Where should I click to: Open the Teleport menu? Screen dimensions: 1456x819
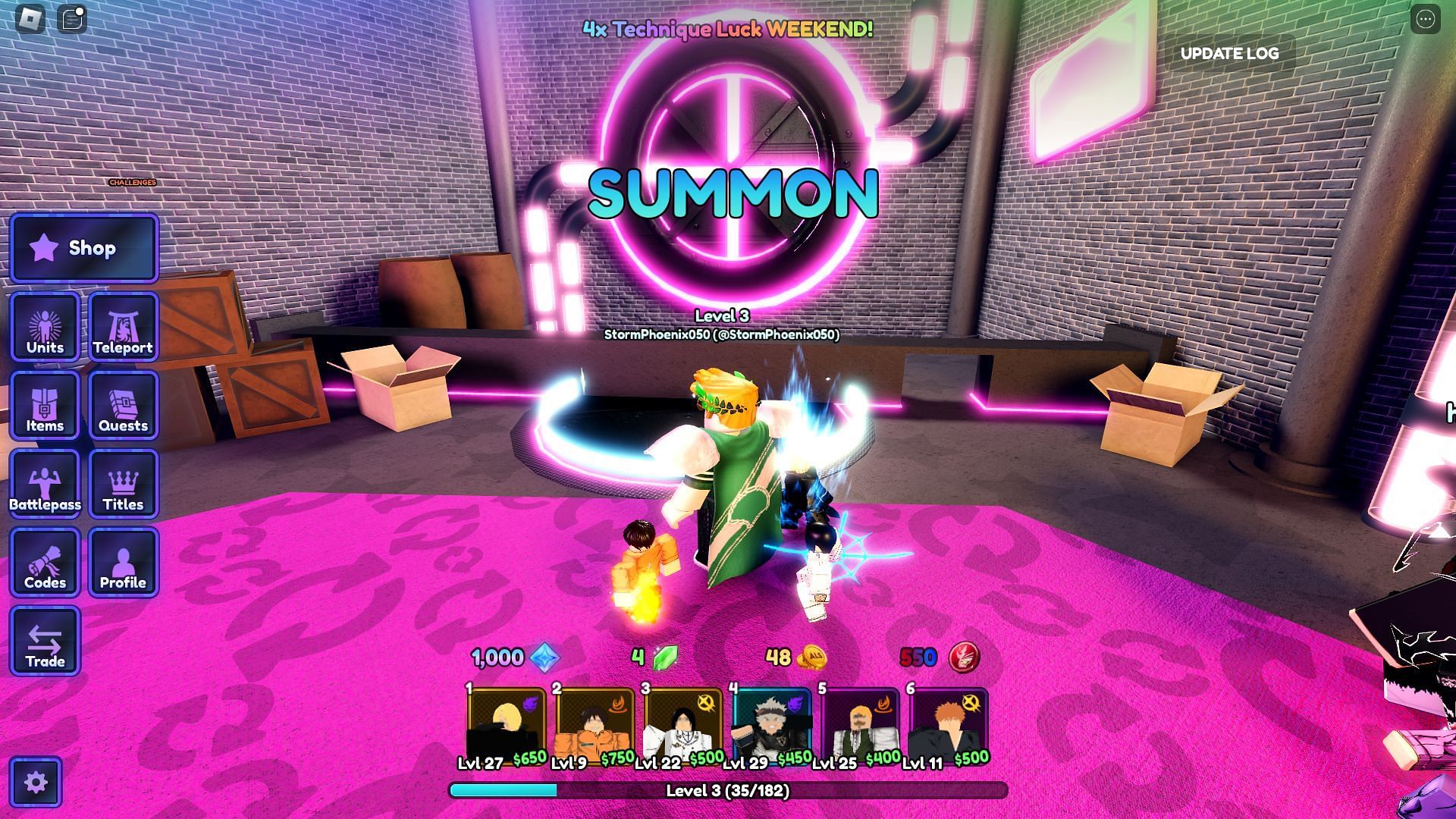click(x=123, y=327)
